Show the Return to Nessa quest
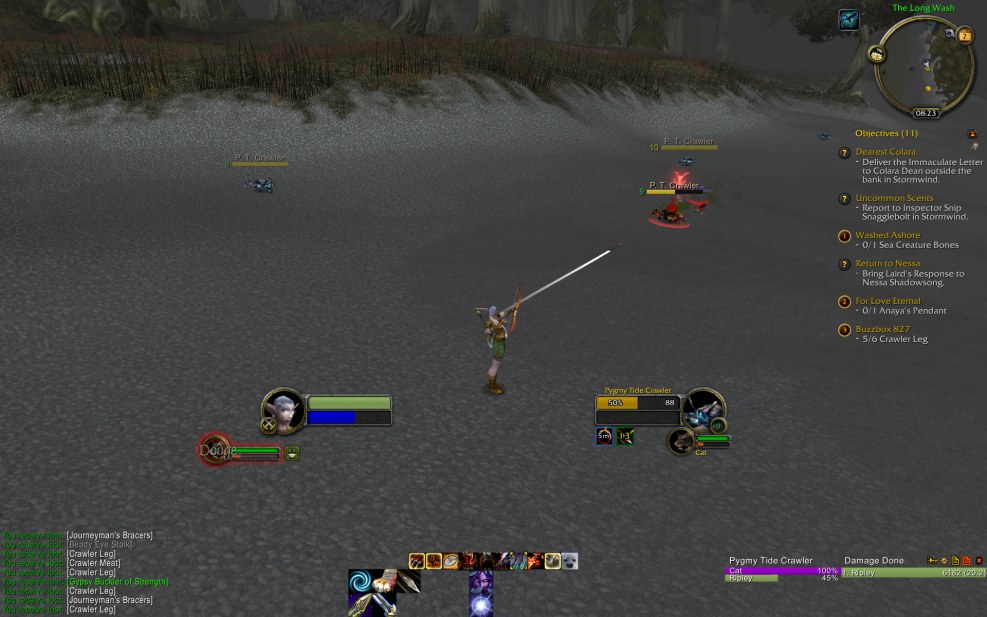Screen dimensions: 987x617 click(887, 263)
